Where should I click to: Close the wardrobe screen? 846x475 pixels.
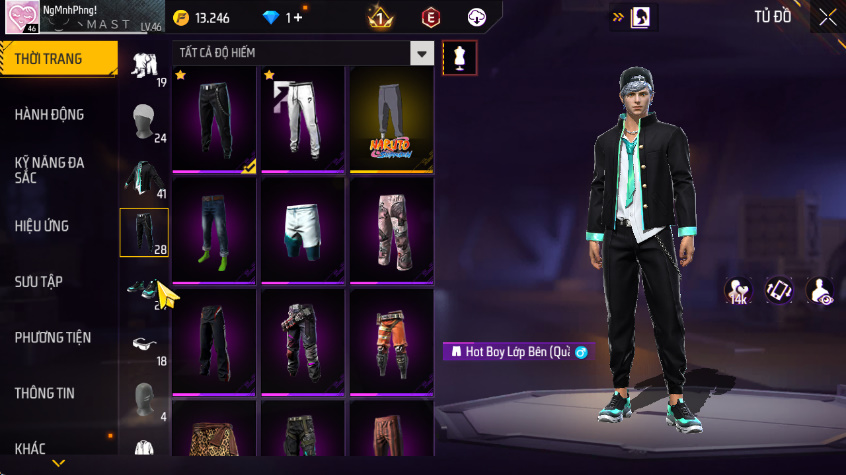pyautogui.click(x=828, y=17)
